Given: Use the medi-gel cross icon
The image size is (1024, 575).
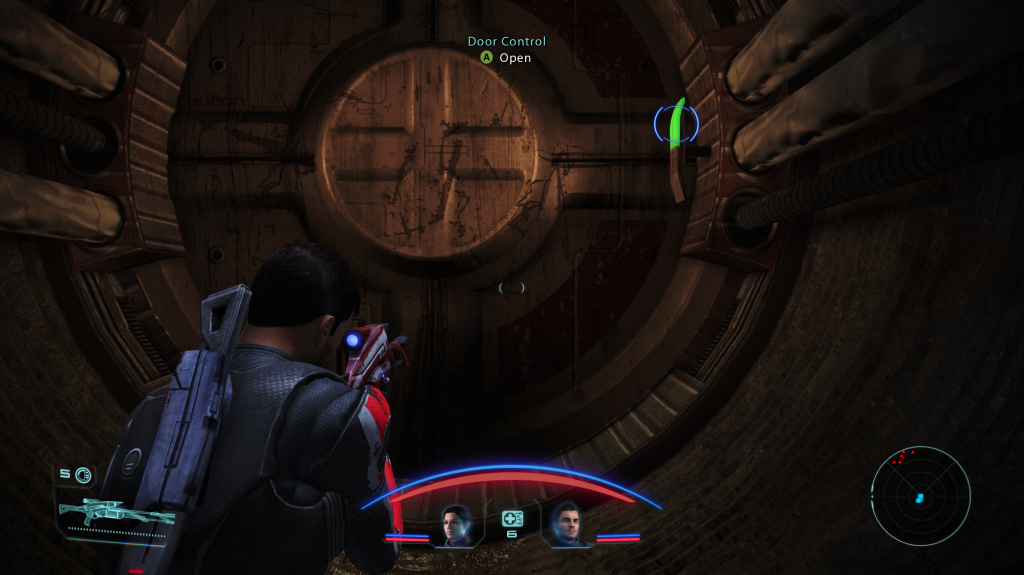Looking at the screenshot, I should click(512, 519).
